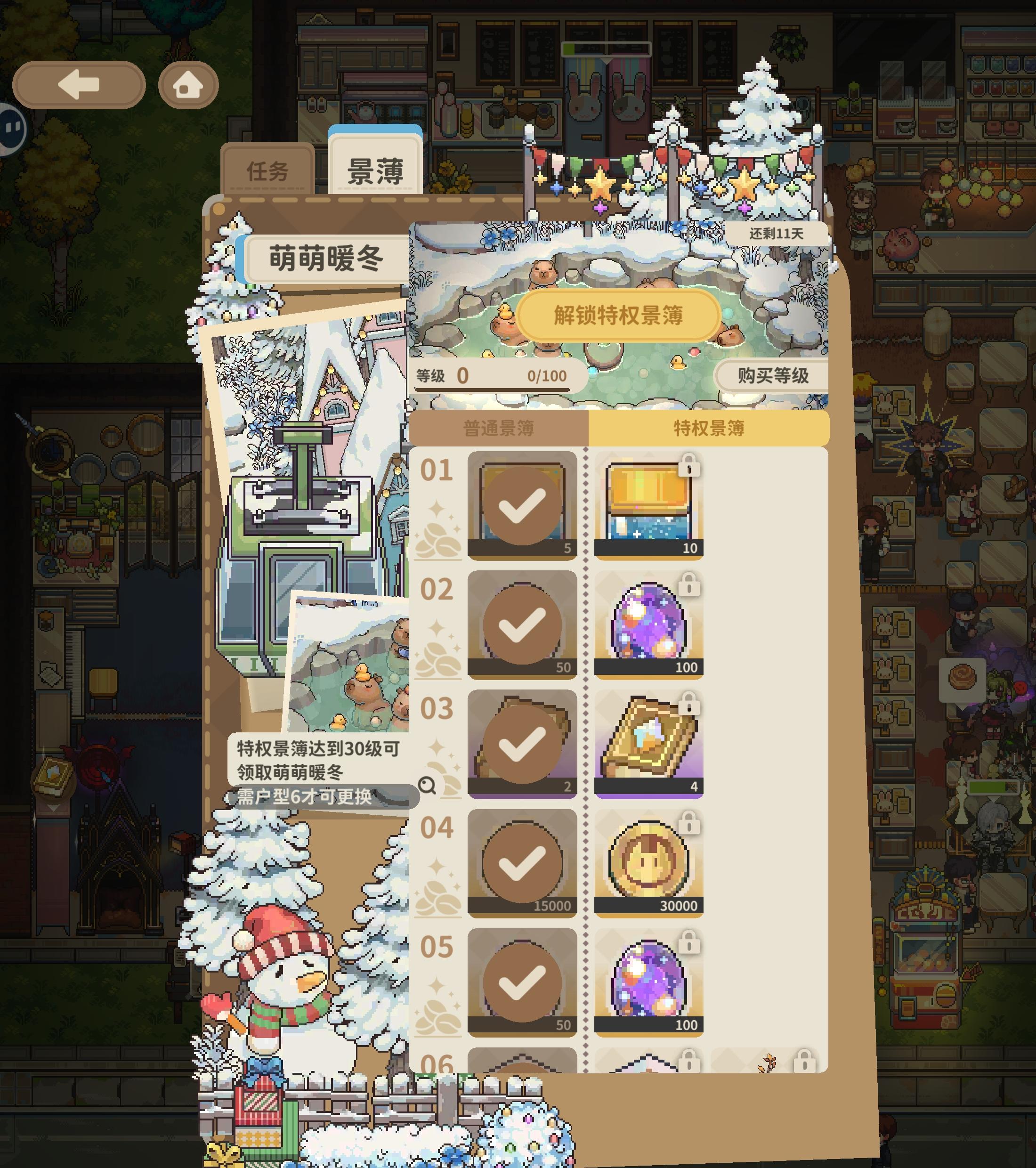Image resolution: width=1036 pixels, height=1168 pixels.
Task: Click the 购买等级 button
Action: coord(773,374)
